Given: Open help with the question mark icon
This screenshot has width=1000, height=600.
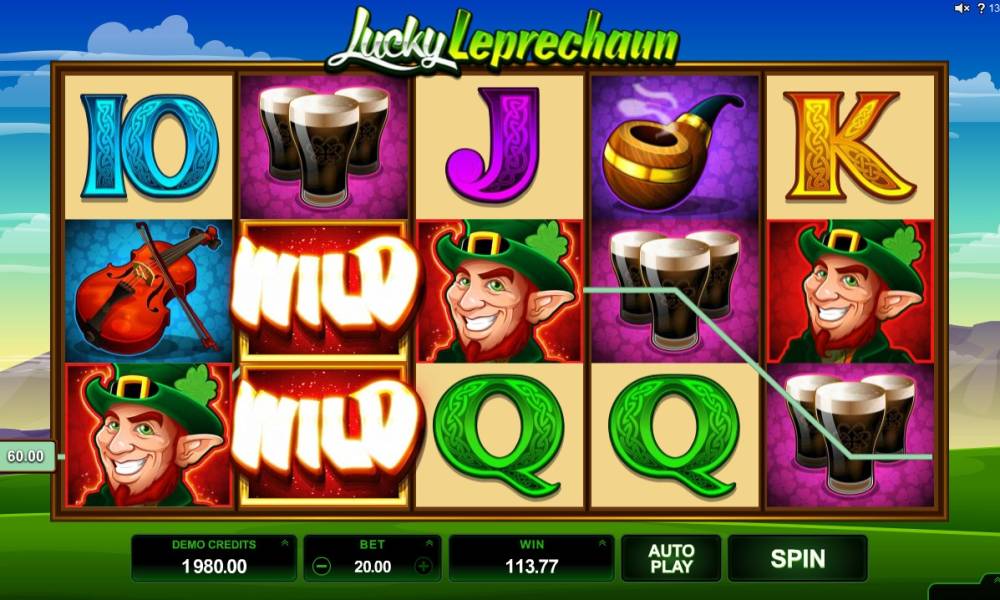Looking at the screenshot, I should tap(981, 9).
